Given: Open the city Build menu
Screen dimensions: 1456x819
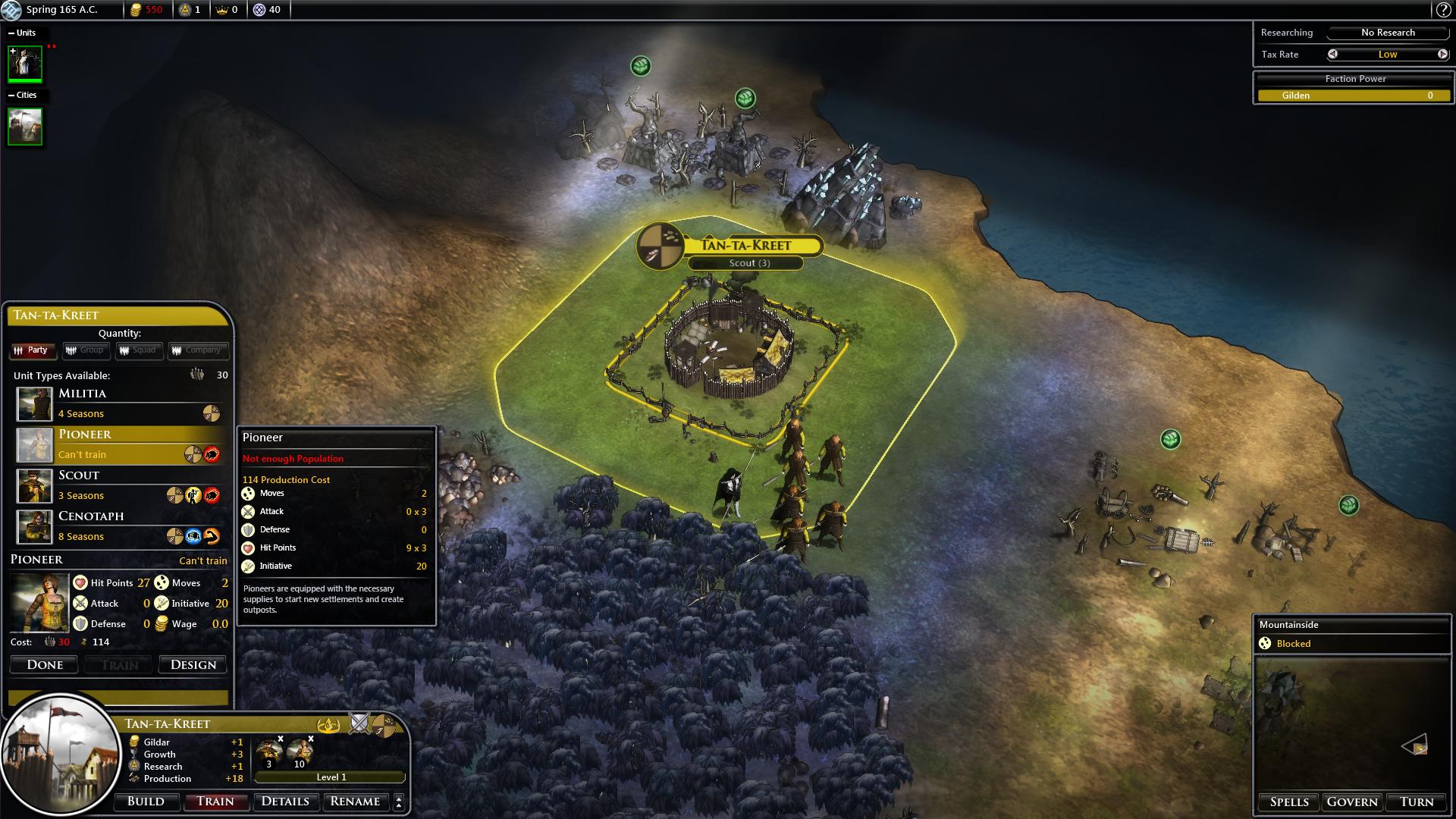Looking at the screenshot, I should pos(146,802).
